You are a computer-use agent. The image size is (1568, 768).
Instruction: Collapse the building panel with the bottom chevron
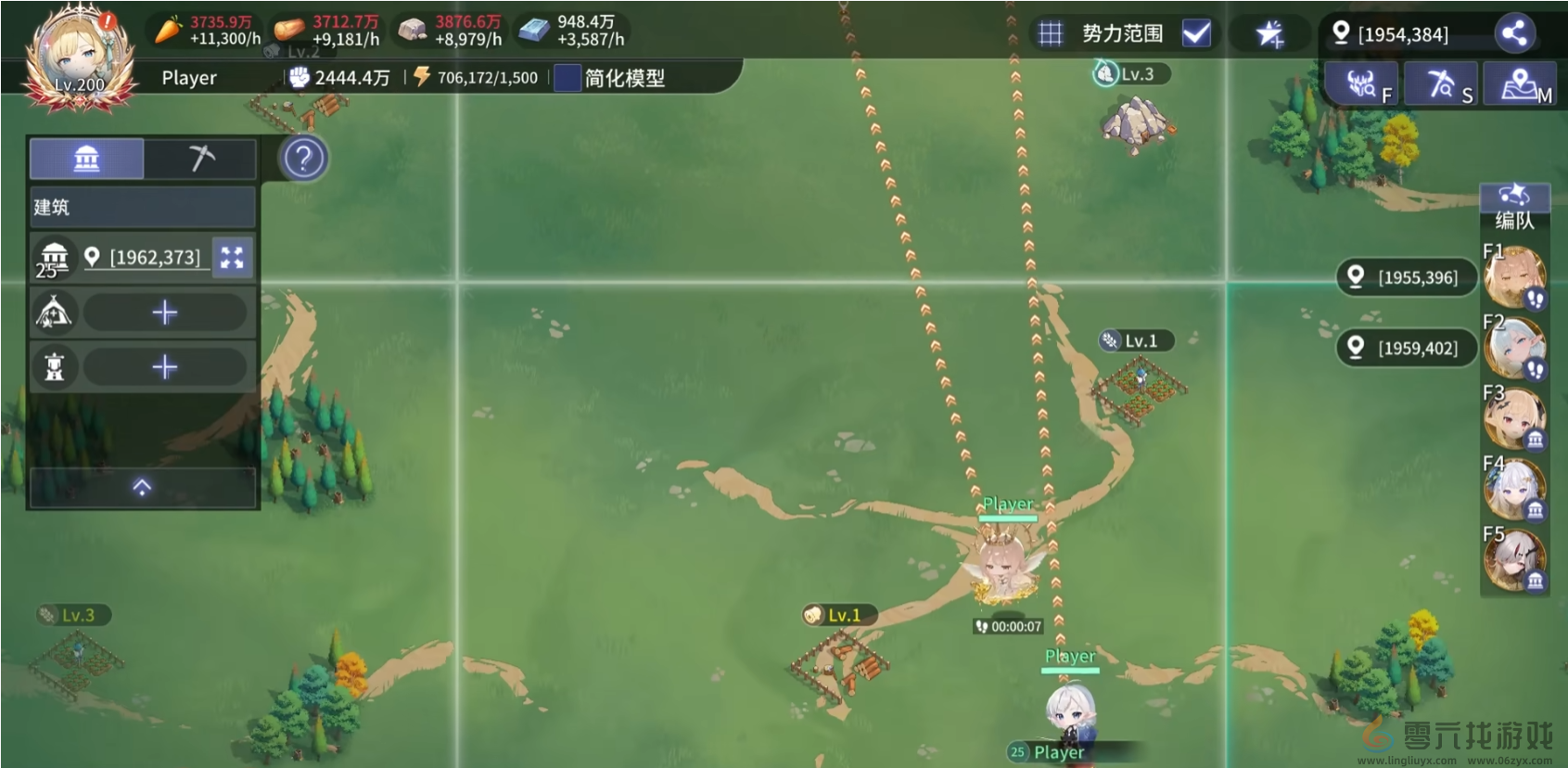142,488
